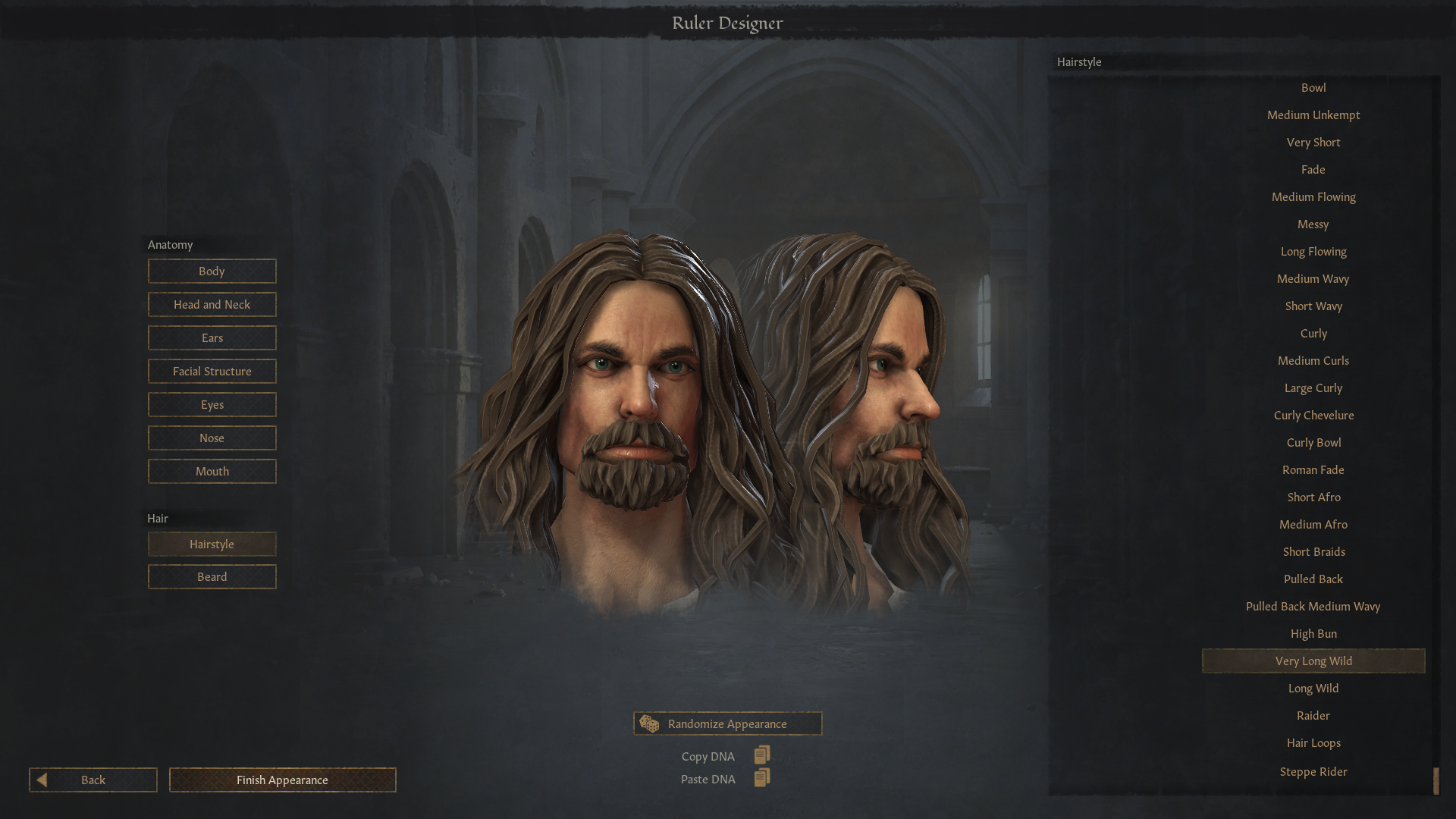Choose the Eyes anatomy section

(212, 405)
